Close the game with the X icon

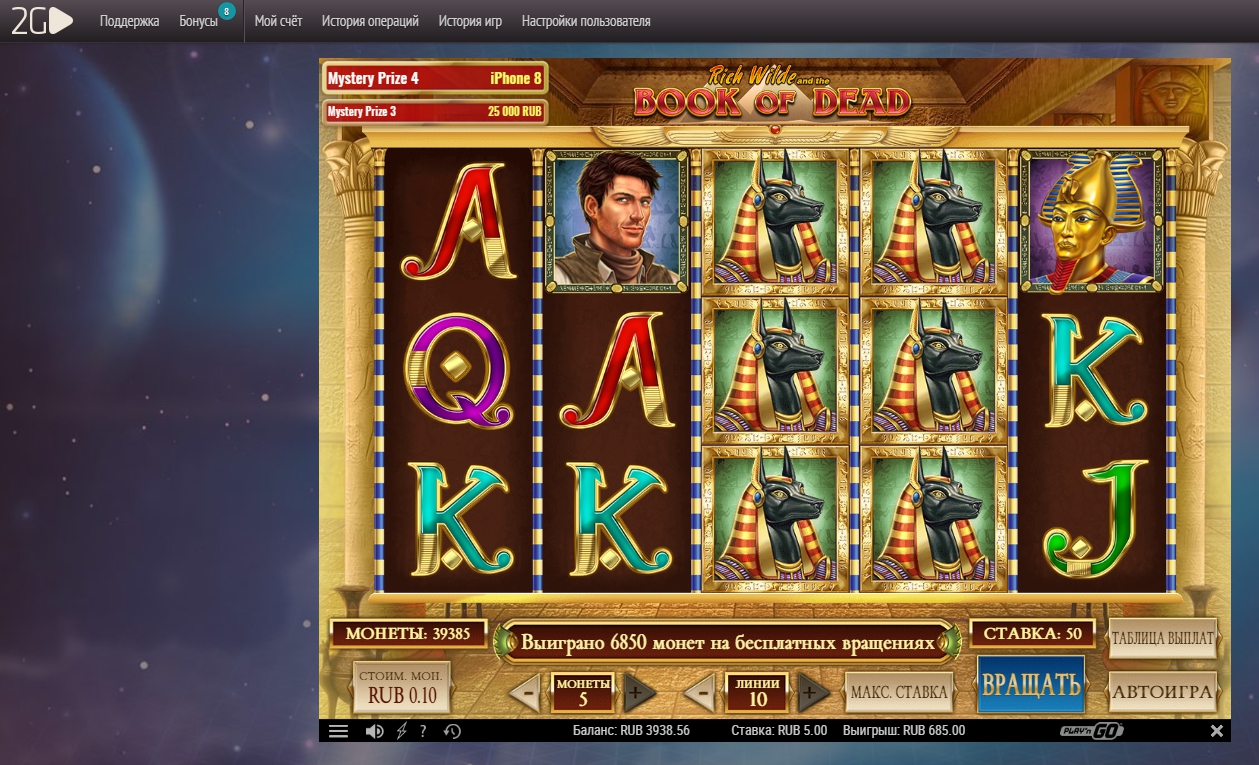1217,731
